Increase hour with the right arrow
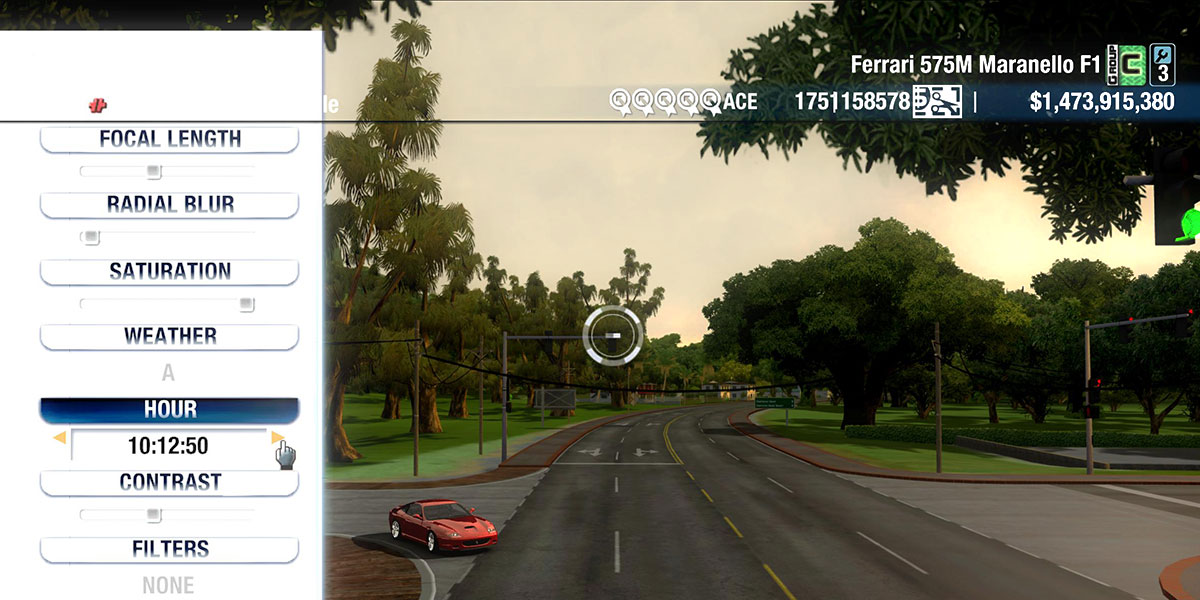The image size is (1200, 600). point(277,438)
